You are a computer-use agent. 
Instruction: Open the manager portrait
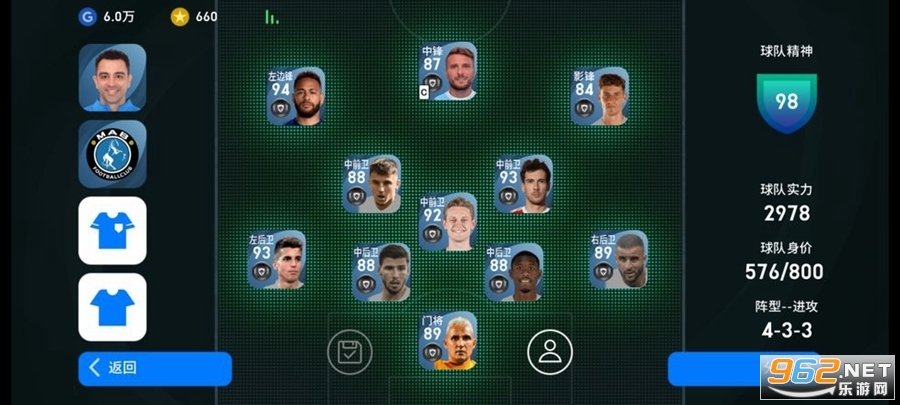click(x=112, y=77)
